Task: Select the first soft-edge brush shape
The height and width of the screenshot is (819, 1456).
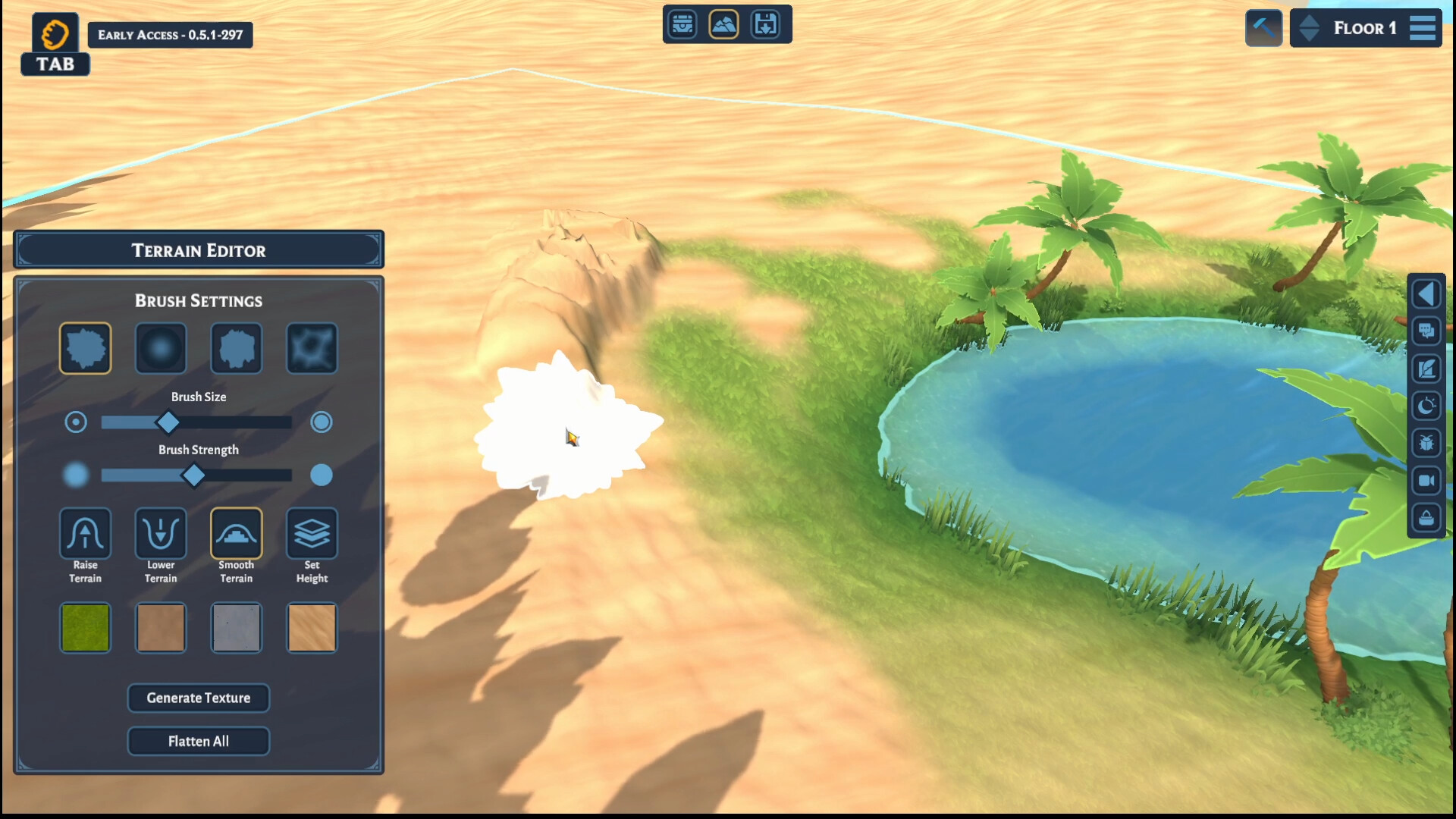Action: click(161, 348)
